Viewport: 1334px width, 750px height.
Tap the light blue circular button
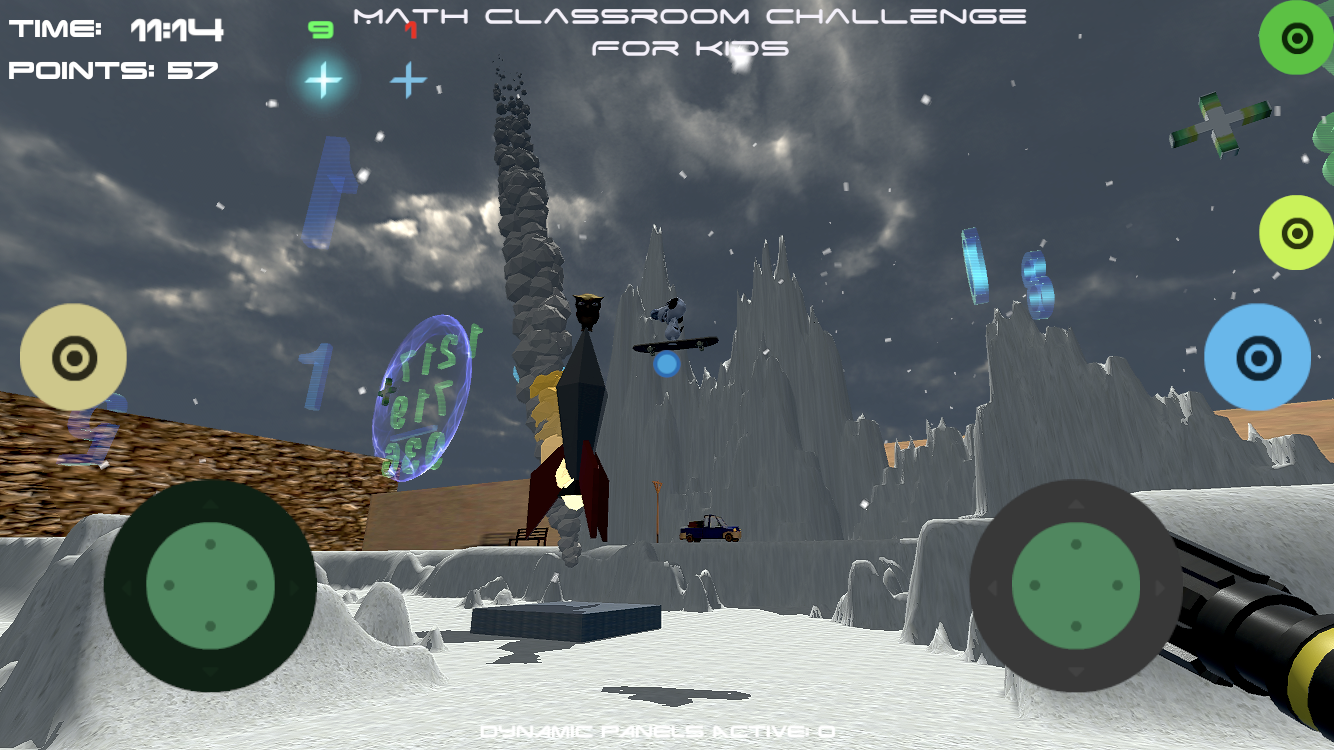coord(1257,357)
